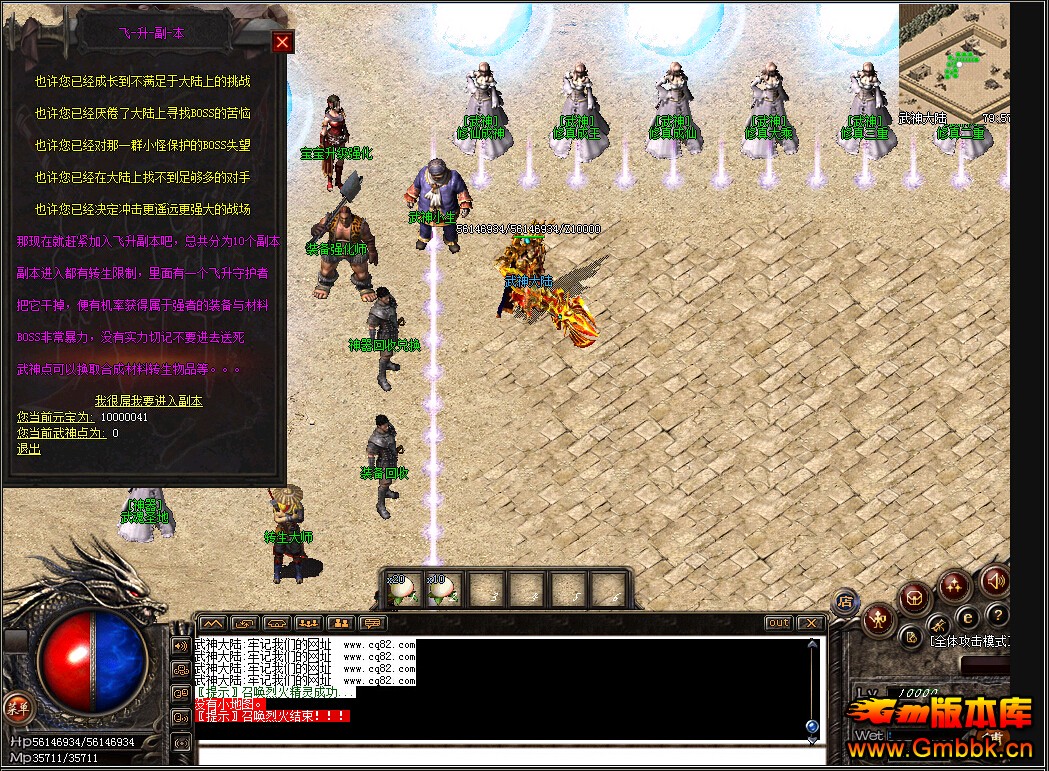This screenshot has width=1049, height=771.
Task: Select the peach item stack marked x20
Action: pos(402,590)
